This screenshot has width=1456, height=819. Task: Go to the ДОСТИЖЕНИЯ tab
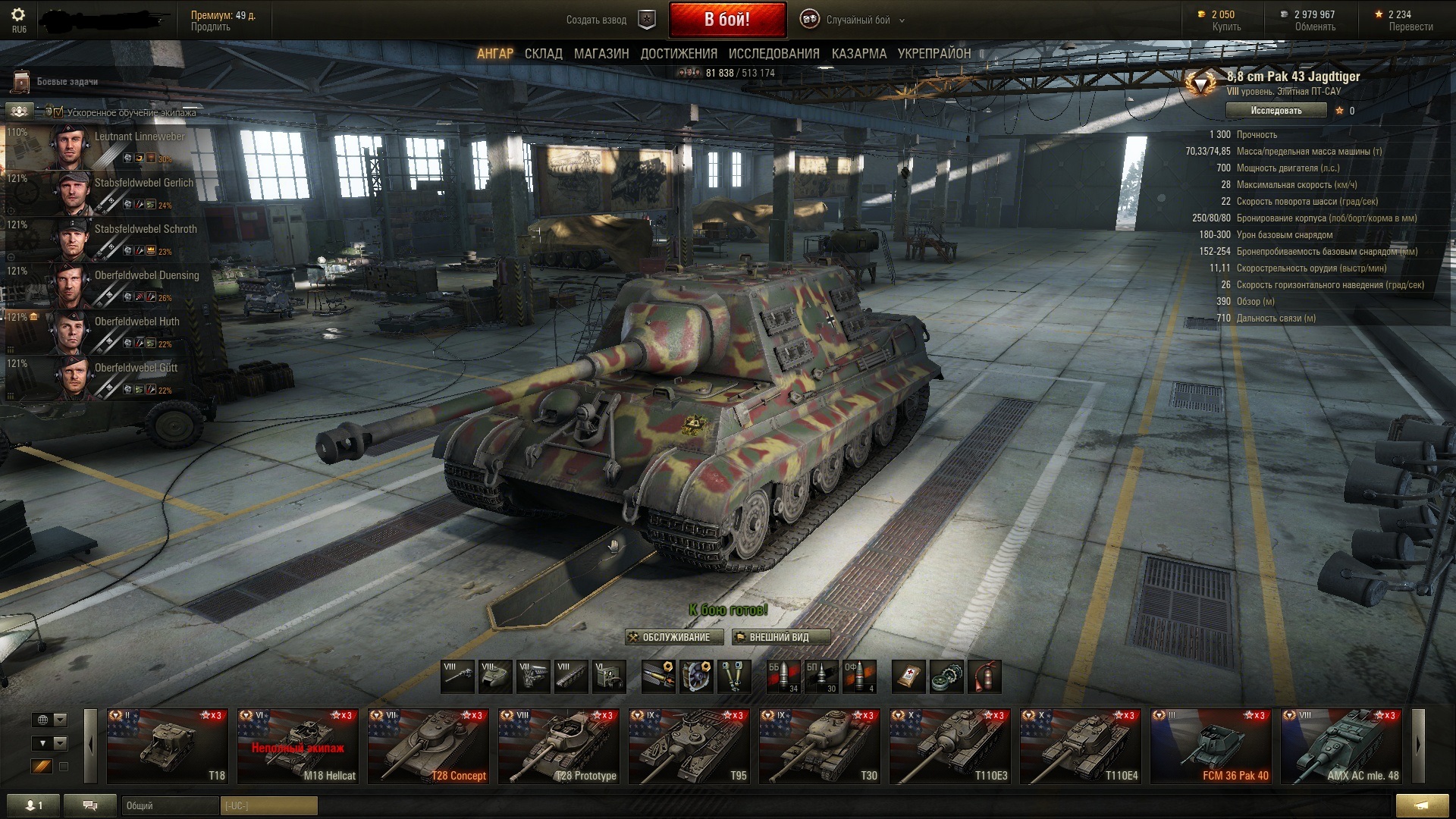coord(679,54)
